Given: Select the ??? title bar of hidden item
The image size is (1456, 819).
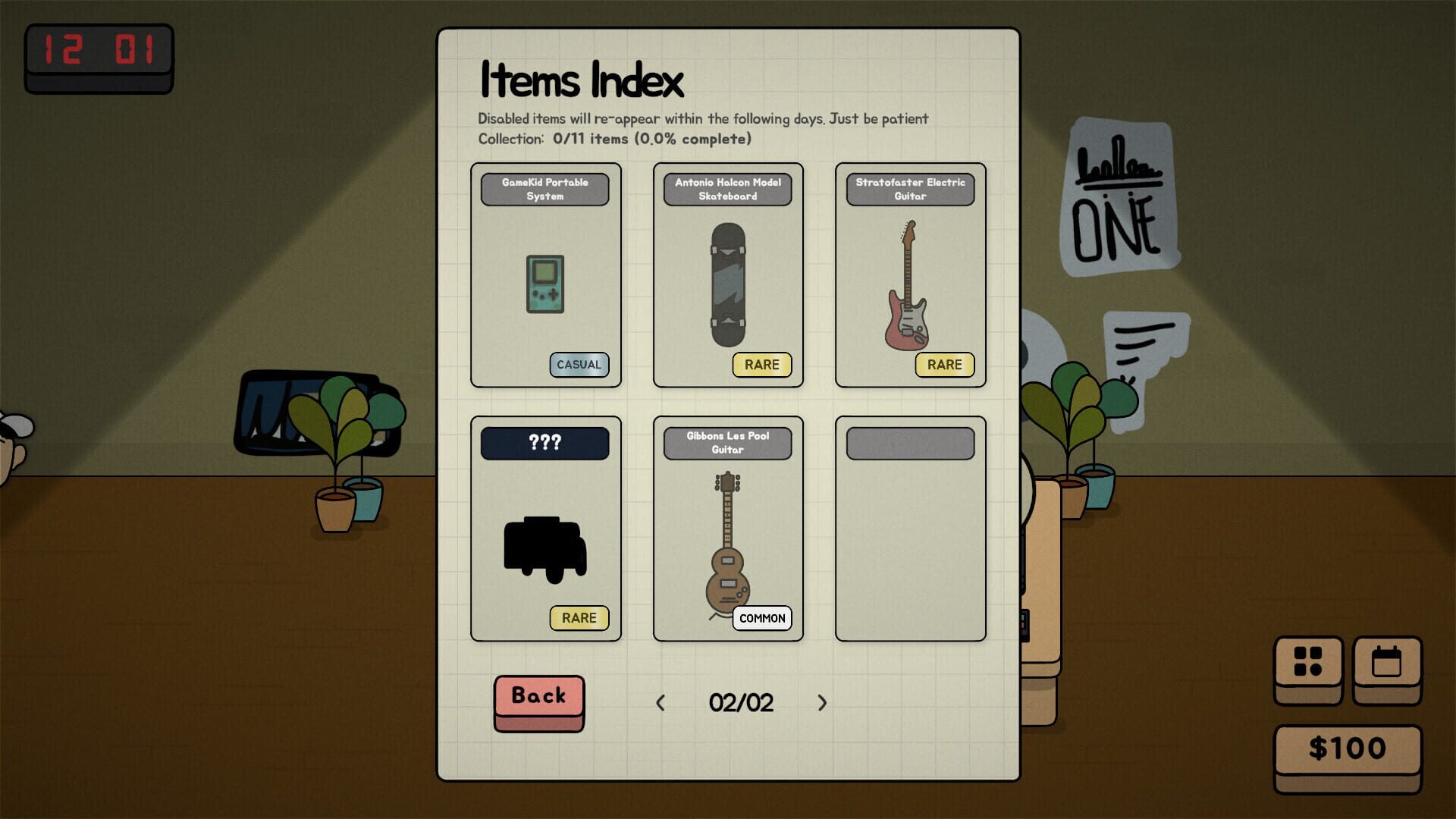Looking at the screenshot, I should pos(544,443).
